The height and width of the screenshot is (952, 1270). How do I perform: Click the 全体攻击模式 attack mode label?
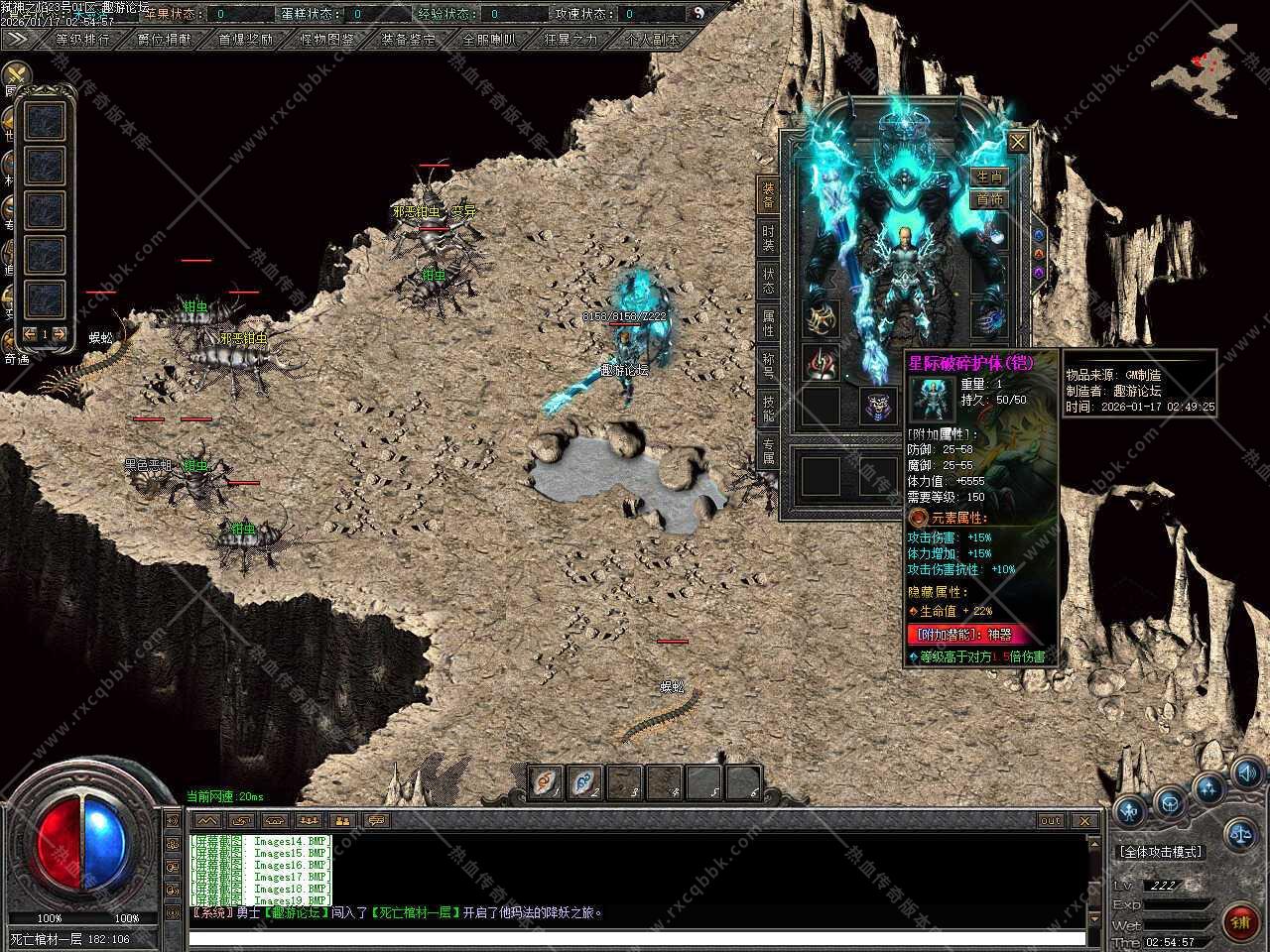click(x=1160, y=852)
